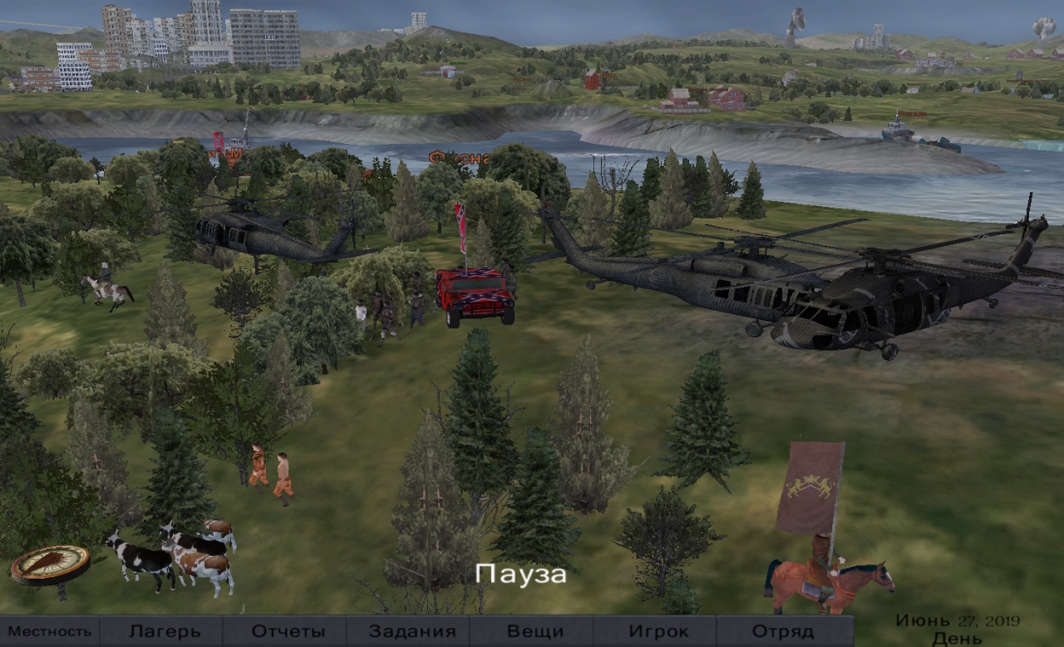View the Задания quests log

411,632
